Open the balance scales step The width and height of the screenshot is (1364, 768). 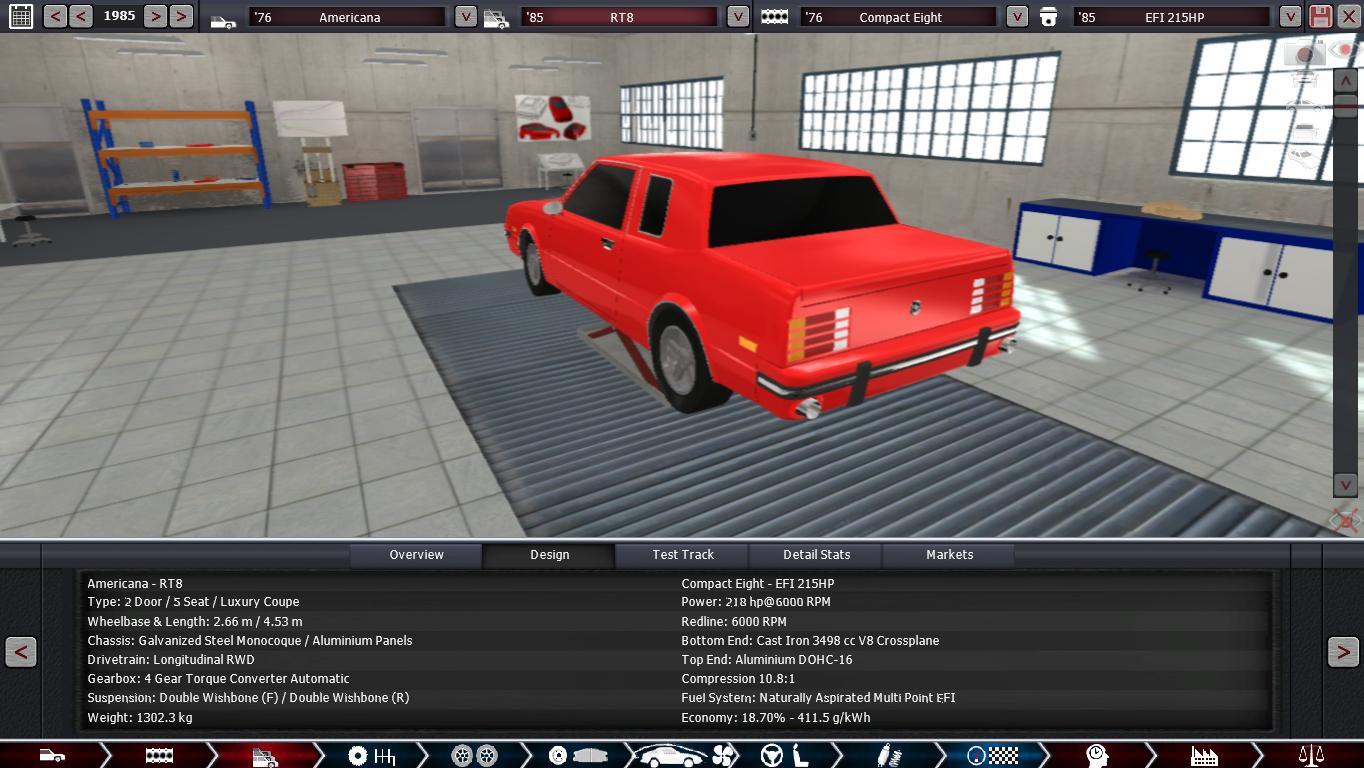coord(1310,755)
